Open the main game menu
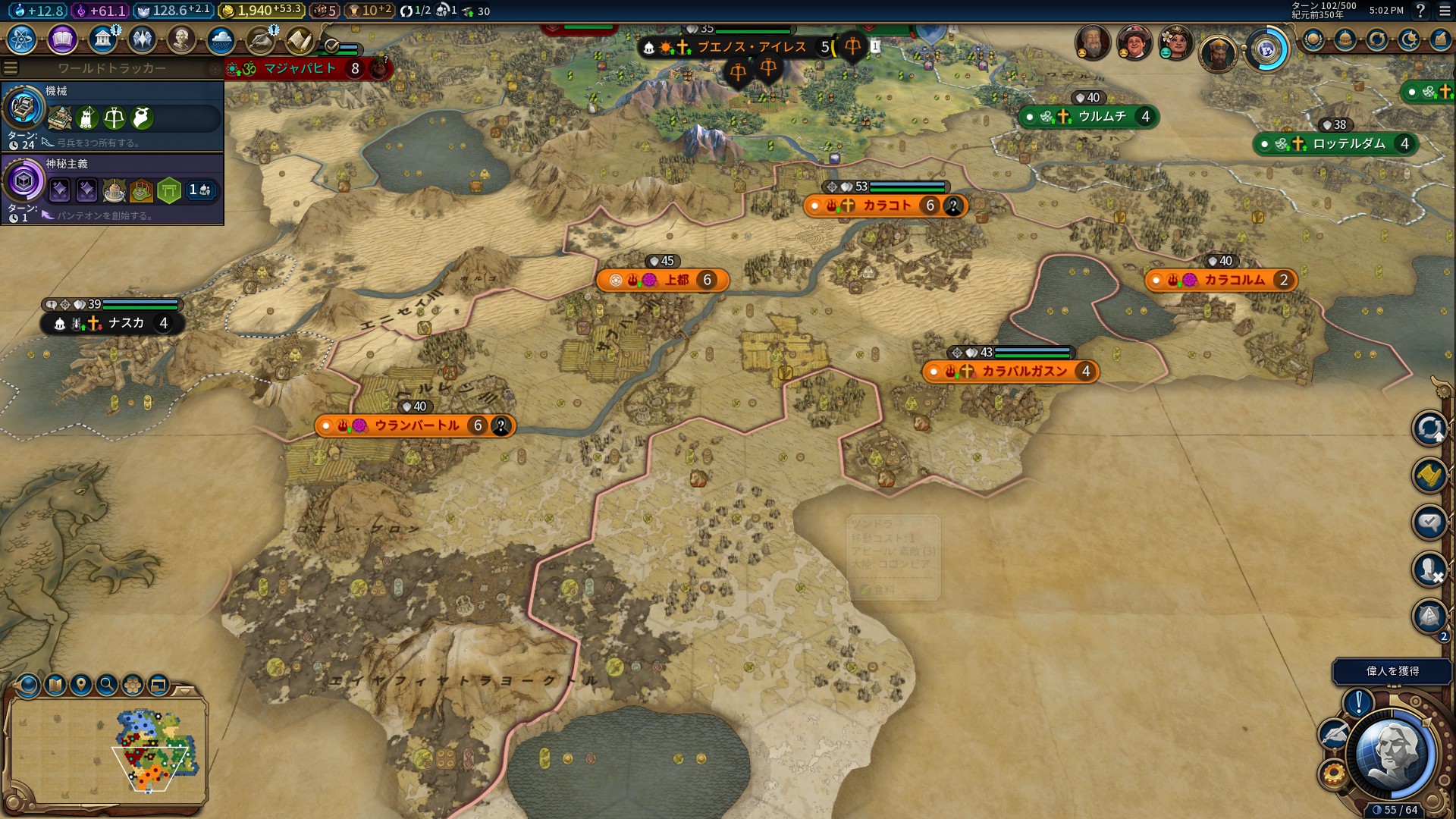Screen dimensions: 1456x819 pyautogui.click(x=1441, y=11)
